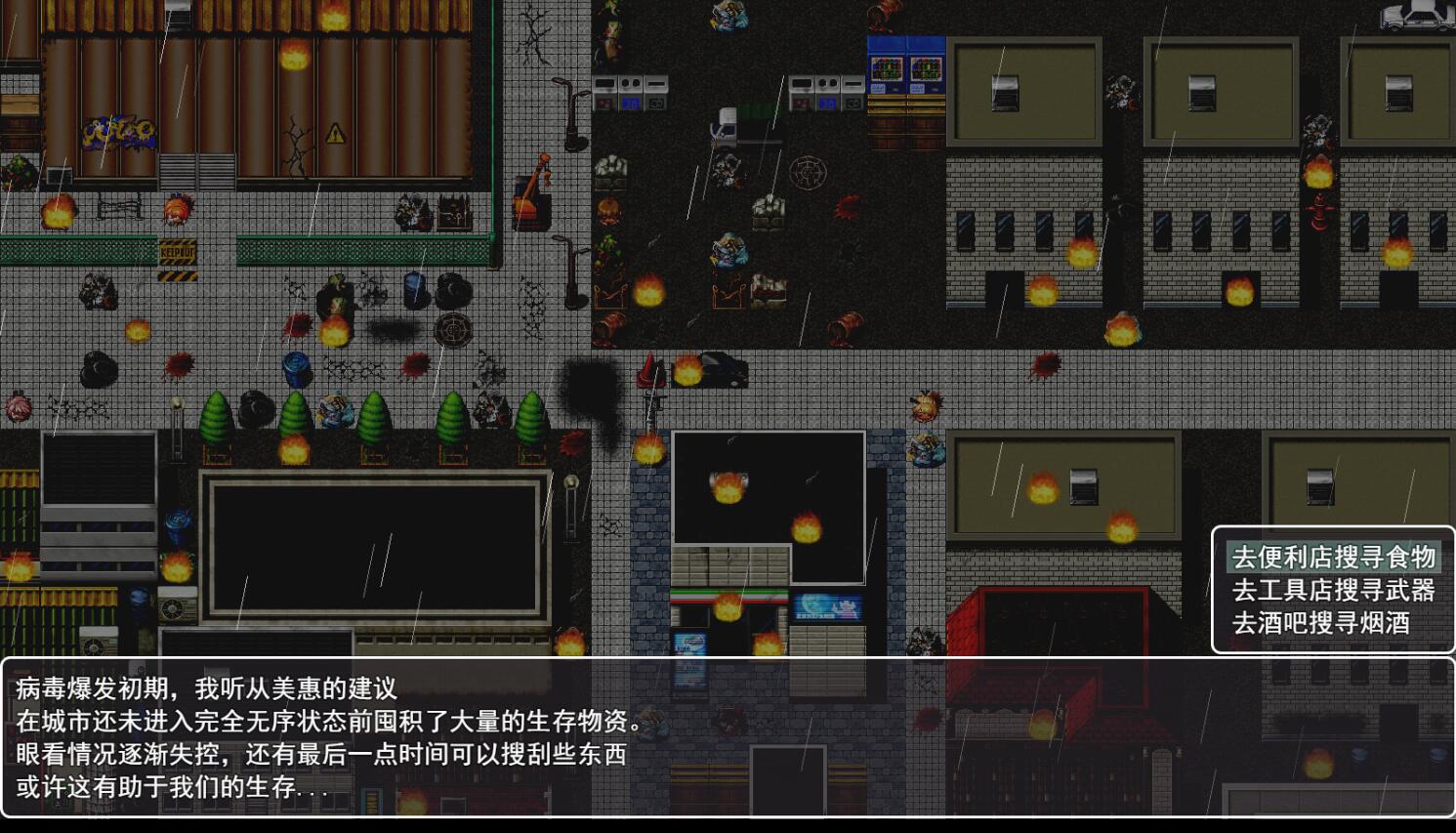Click the highlighted convenience store choice
The height and width of the screenshot is (833, 1456).
[1332, 559]
